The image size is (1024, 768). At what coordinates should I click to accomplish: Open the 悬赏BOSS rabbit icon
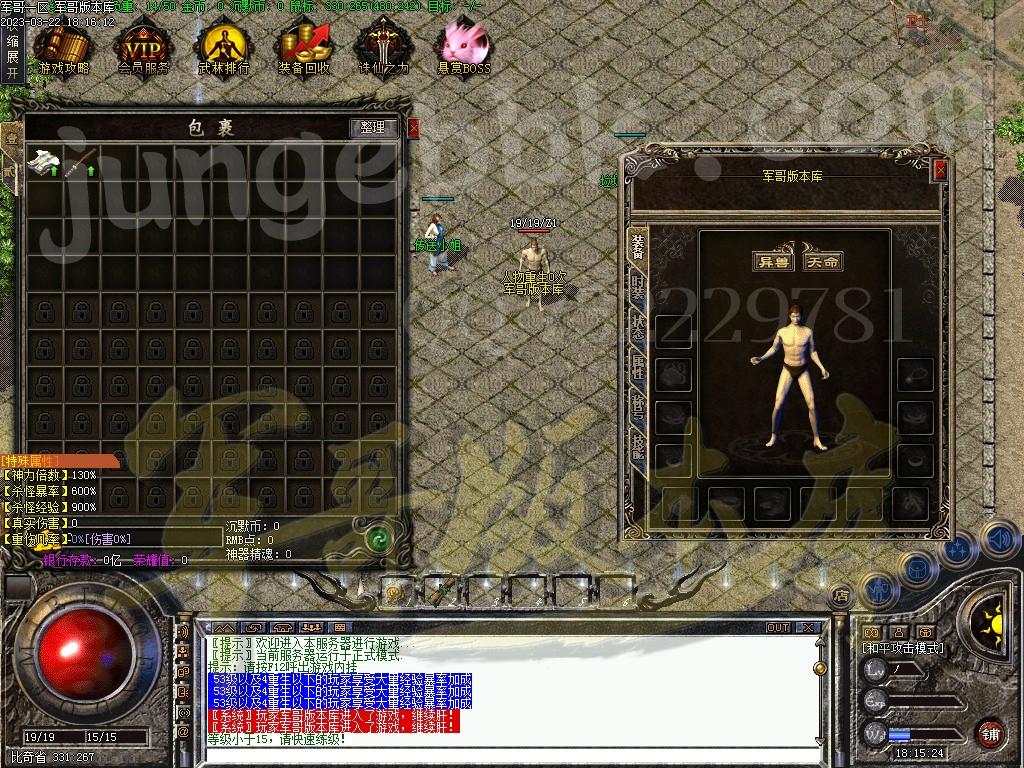(x=464, y=50)
